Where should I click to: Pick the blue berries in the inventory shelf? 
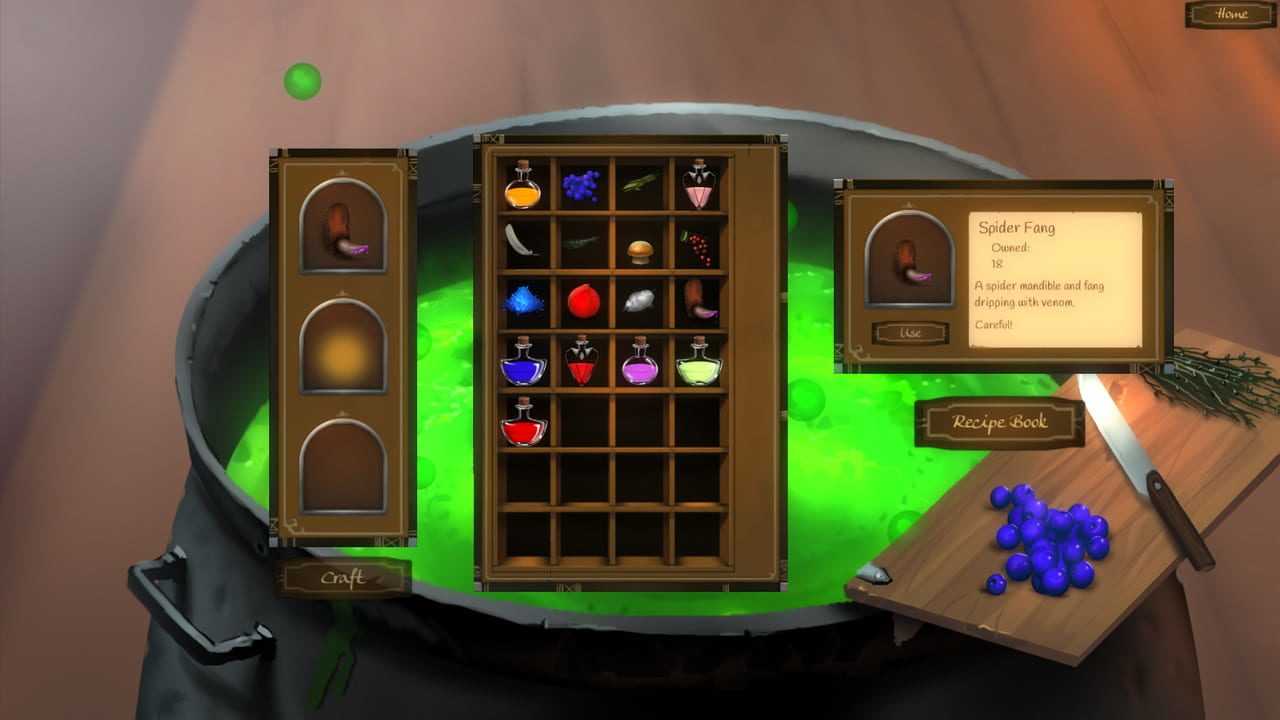point(581,184)
